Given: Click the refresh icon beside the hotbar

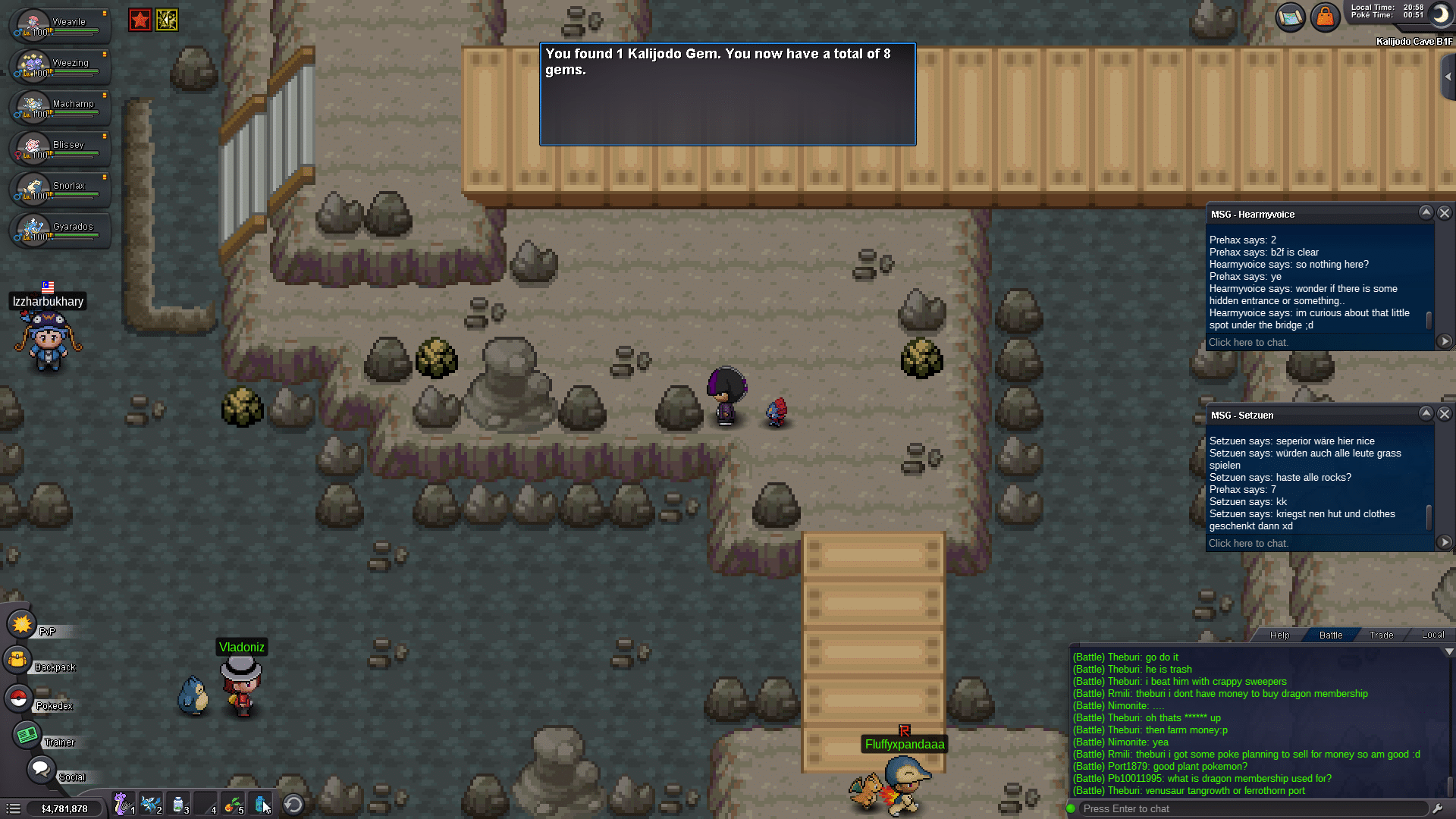Looking at the screenshot, I should 293,804.
